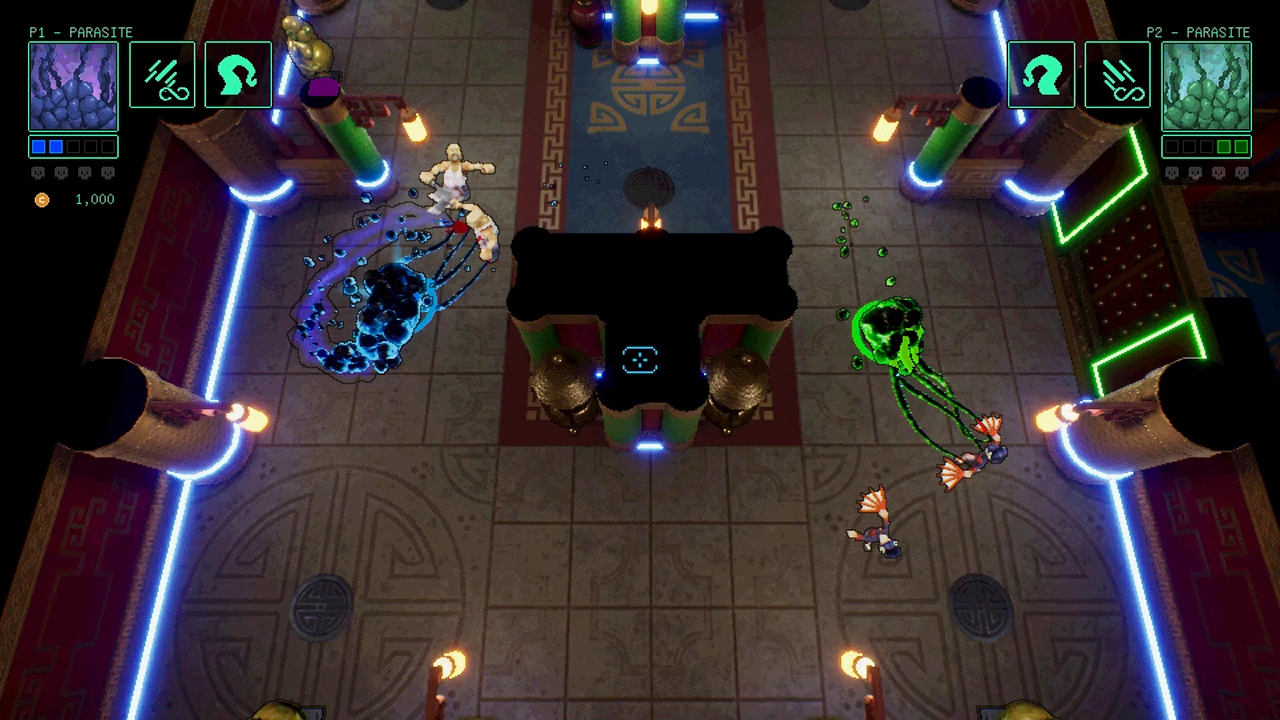1280x720 pixels.
Task: Select P1's dash ability icon
Action: tap(162, 74)
